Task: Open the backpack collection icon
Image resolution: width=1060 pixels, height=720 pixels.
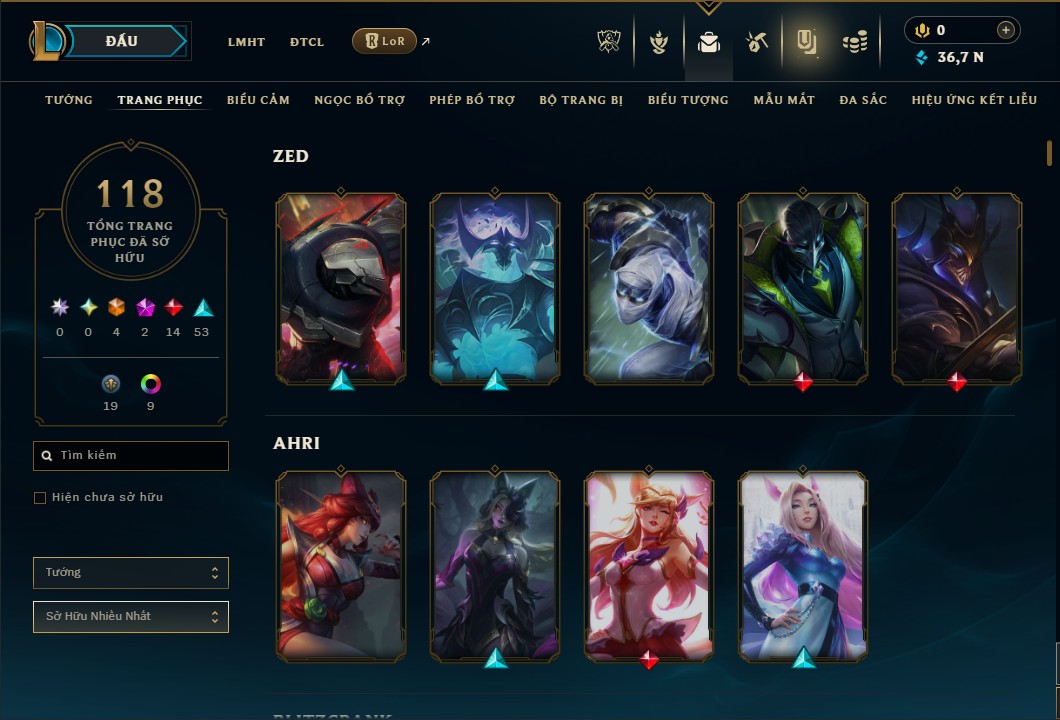Action: pyautogui.click(x=709, y=42)
